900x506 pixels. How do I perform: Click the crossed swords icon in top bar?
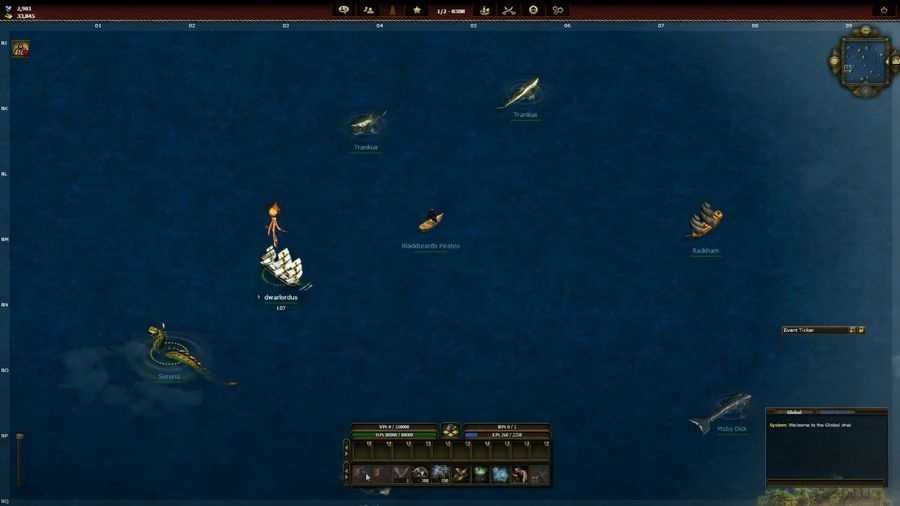509,10
